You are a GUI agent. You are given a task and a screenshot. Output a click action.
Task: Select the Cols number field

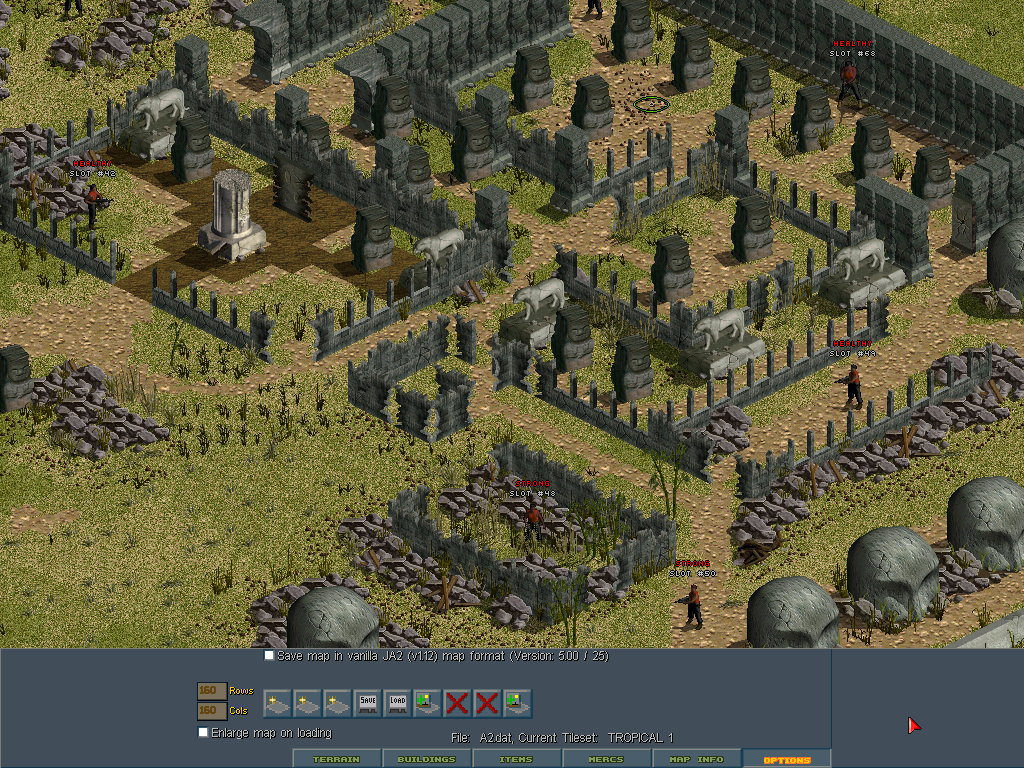pos(211,710)
